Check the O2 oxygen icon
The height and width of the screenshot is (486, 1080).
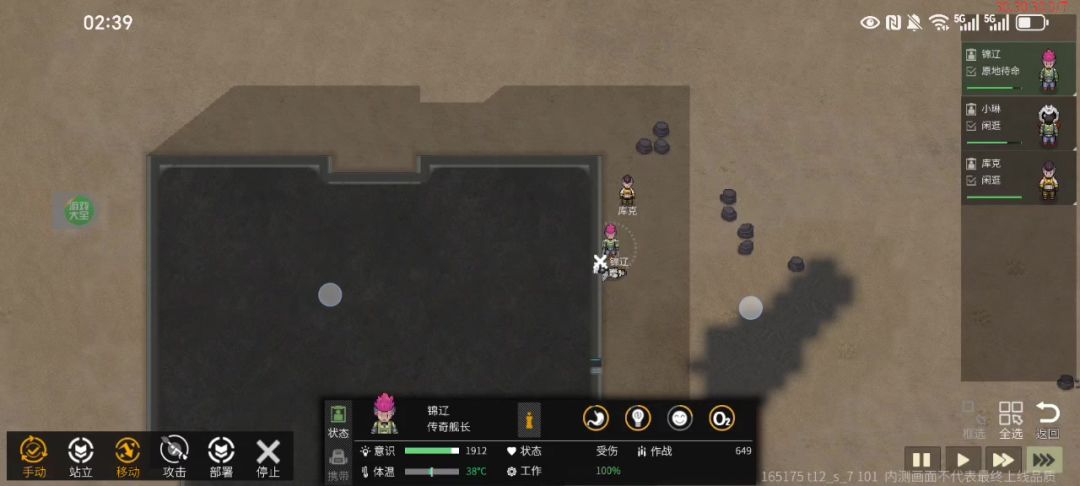(x=722, y=418)
